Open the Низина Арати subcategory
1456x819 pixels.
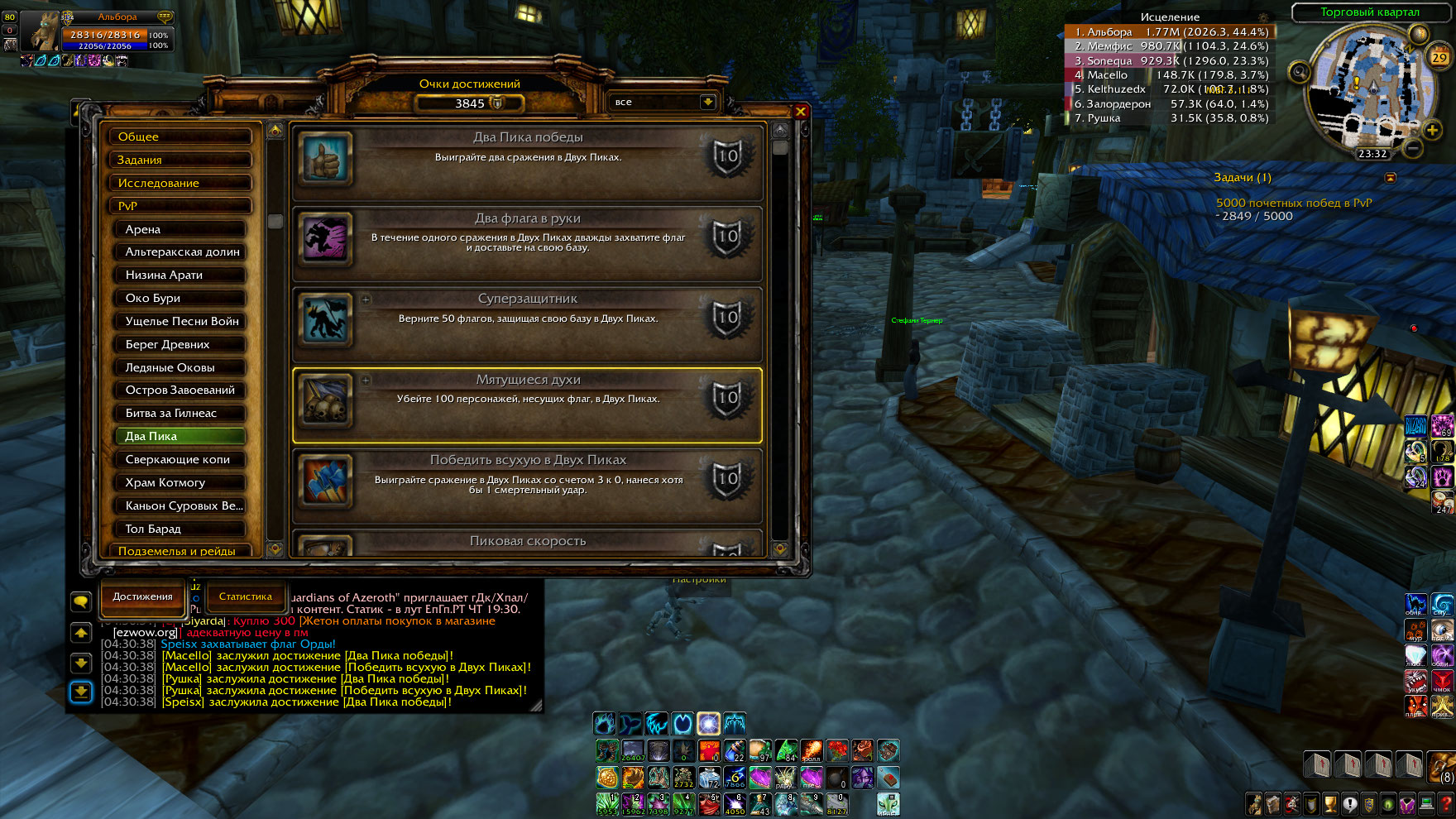(180, 275)
